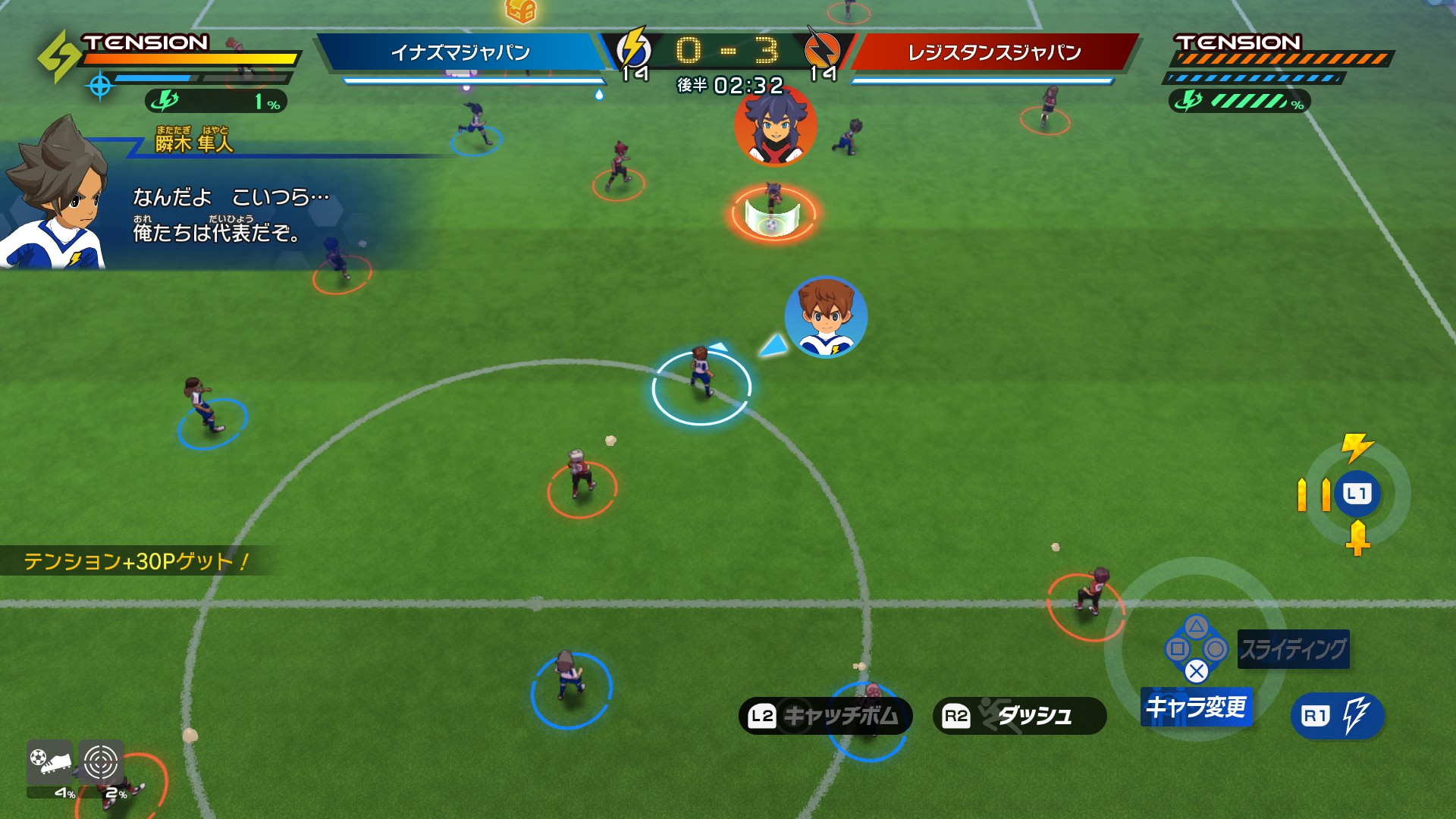This screenshot has width=1456, height=819.
Task: Click the boot and ball shot icon
Action: pyautogui.click(x=50, y=761)
